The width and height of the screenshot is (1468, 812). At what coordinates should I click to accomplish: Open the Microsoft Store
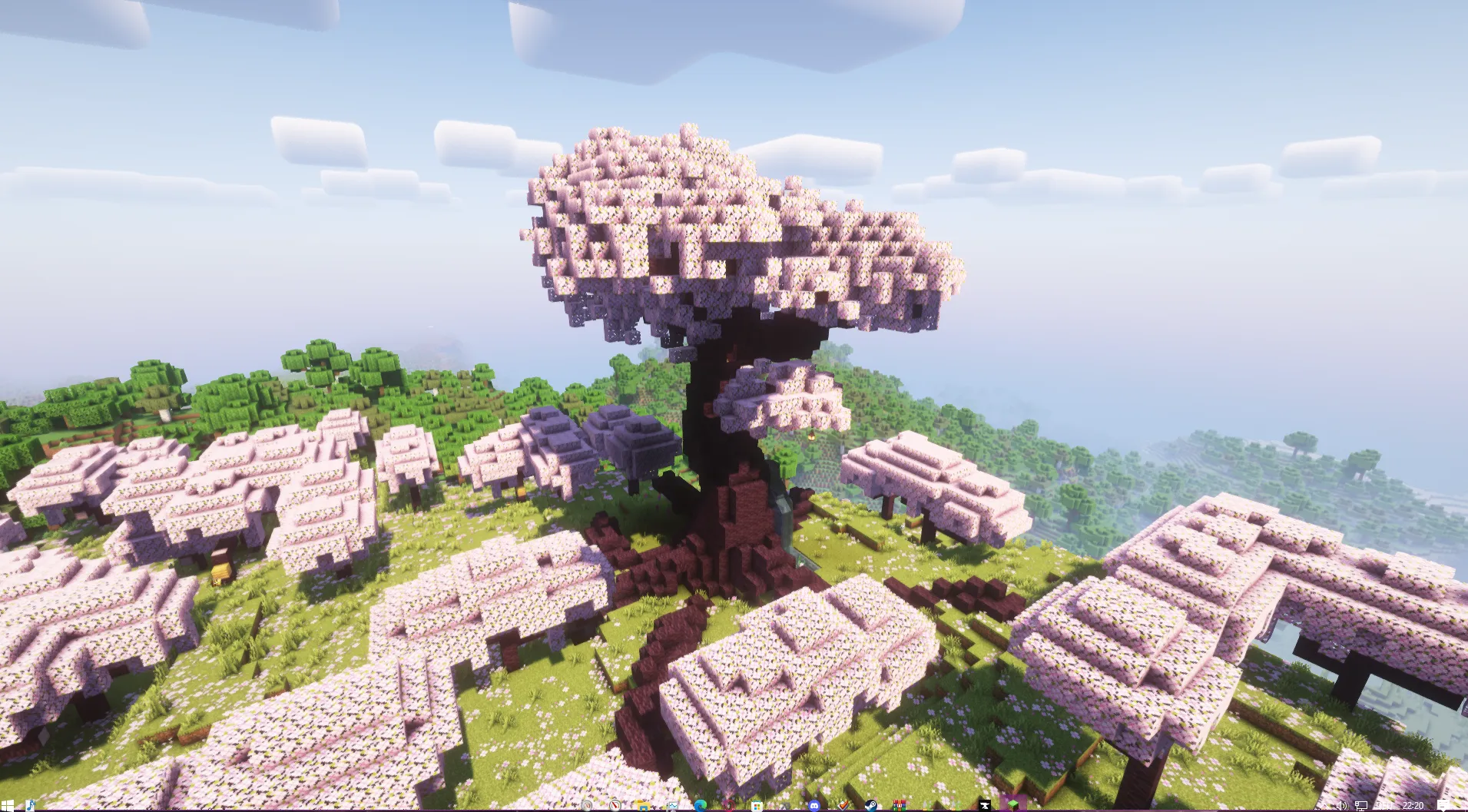coord(757,804)
